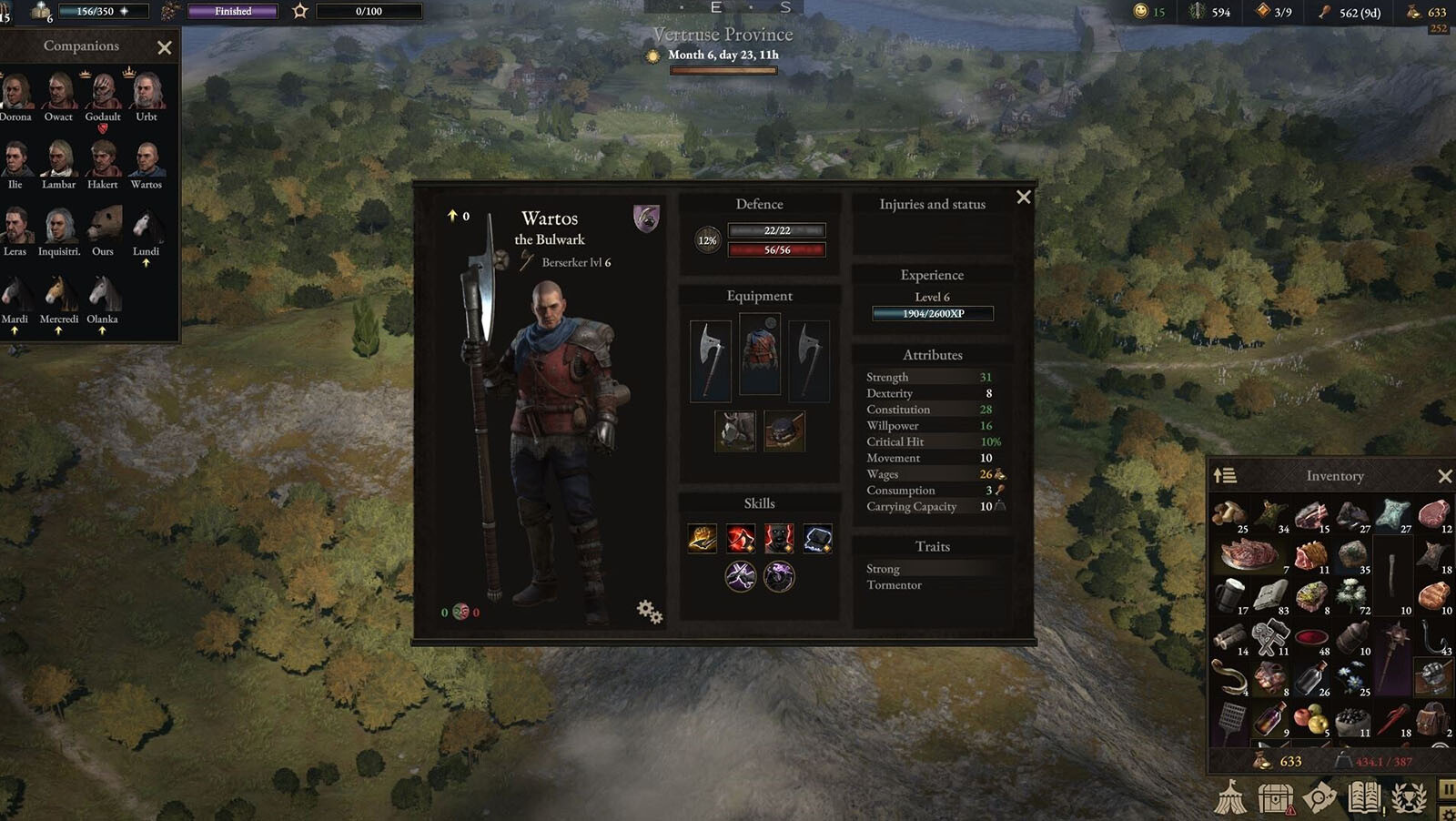Click Wartos's class emblem shield icon

point(646,218)
